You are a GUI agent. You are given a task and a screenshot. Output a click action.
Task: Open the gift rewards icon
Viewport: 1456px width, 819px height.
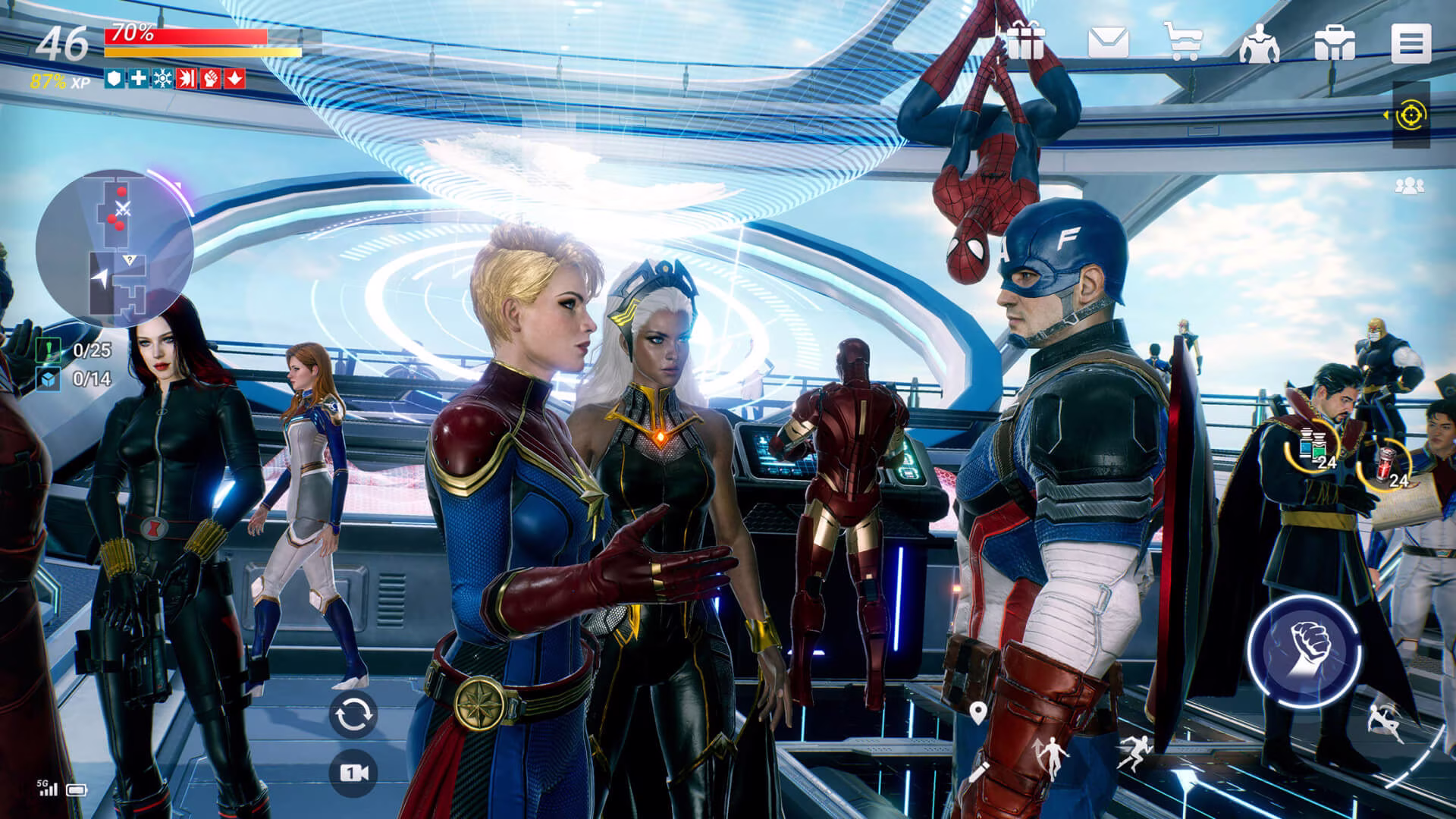1026,42
